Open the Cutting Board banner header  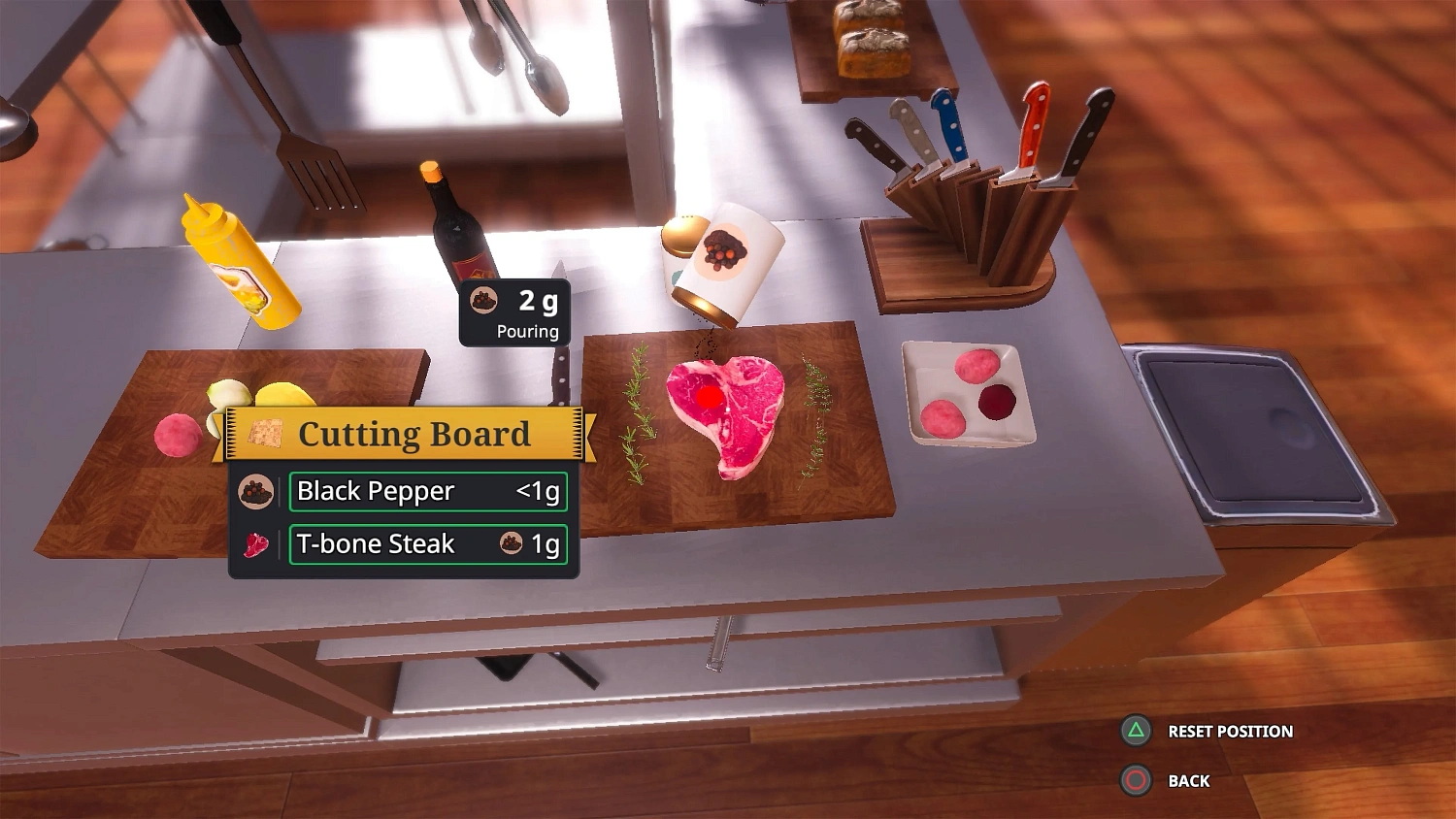click(408, 434)
